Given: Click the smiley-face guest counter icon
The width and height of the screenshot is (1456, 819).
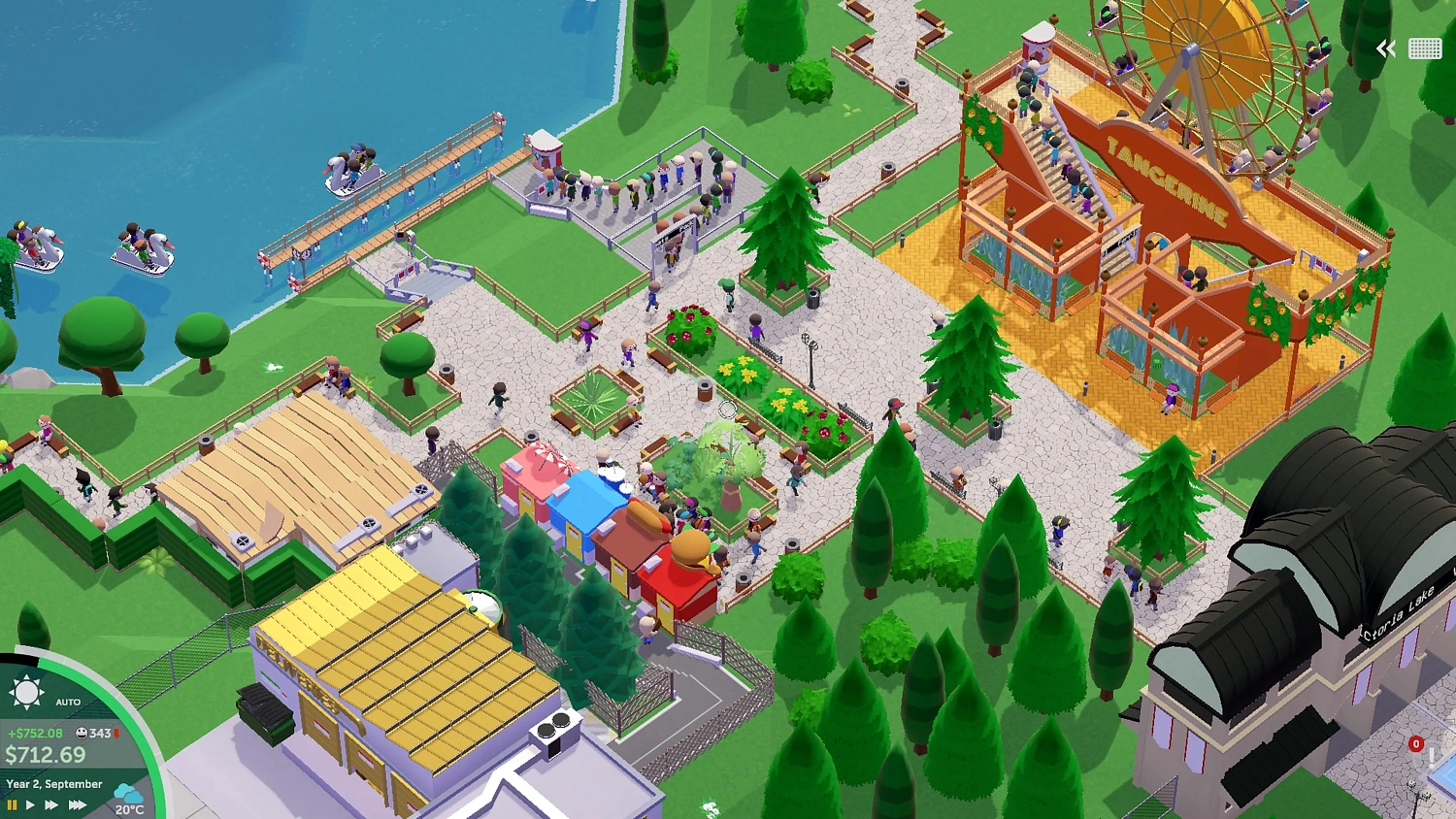Looking at the screenshot, I should (x=81, y=734).
